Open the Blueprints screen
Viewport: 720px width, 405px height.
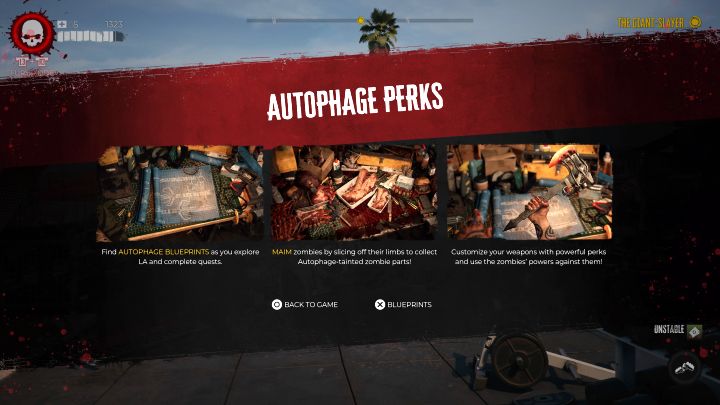tap(403, 304)
